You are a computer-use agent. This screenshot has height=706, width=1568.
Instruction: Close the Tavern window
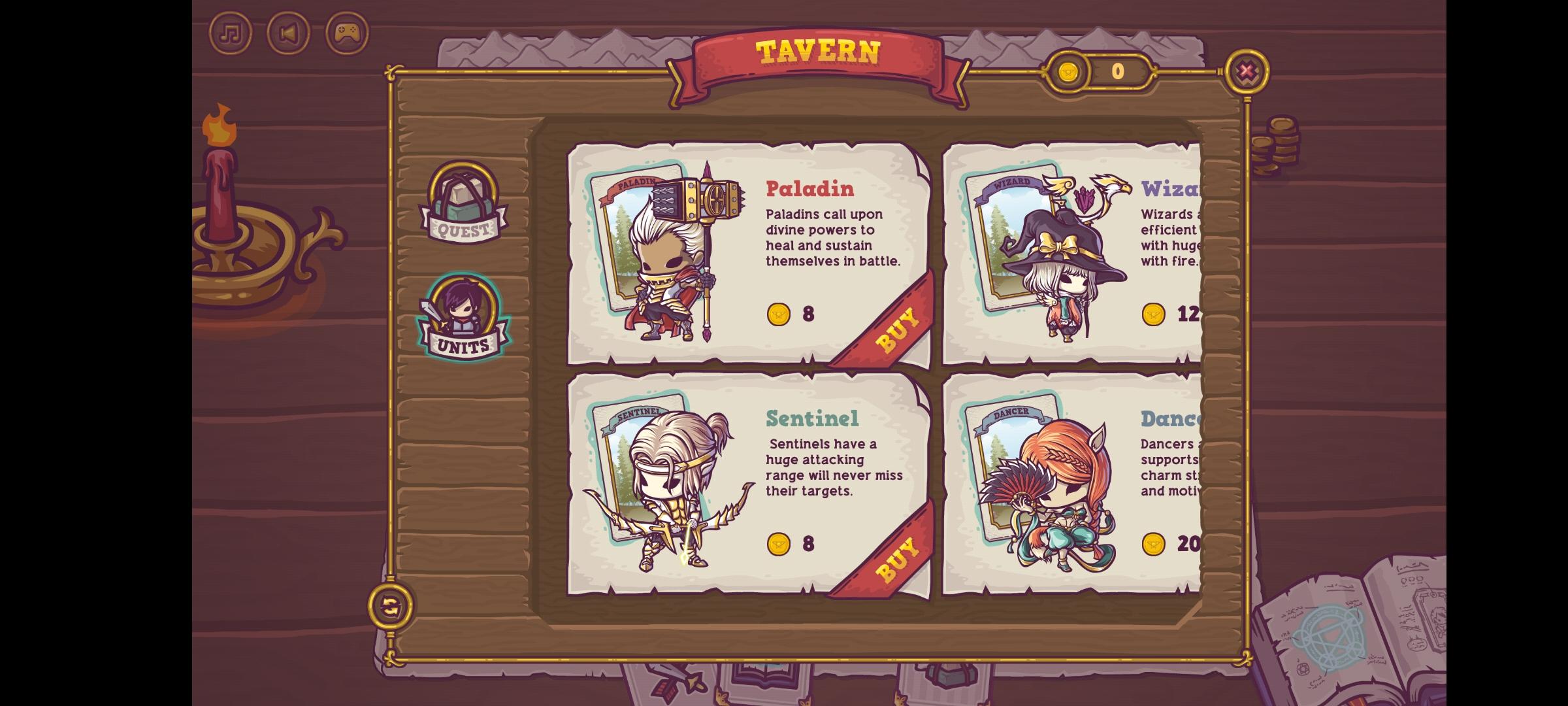click(1246, 72)
